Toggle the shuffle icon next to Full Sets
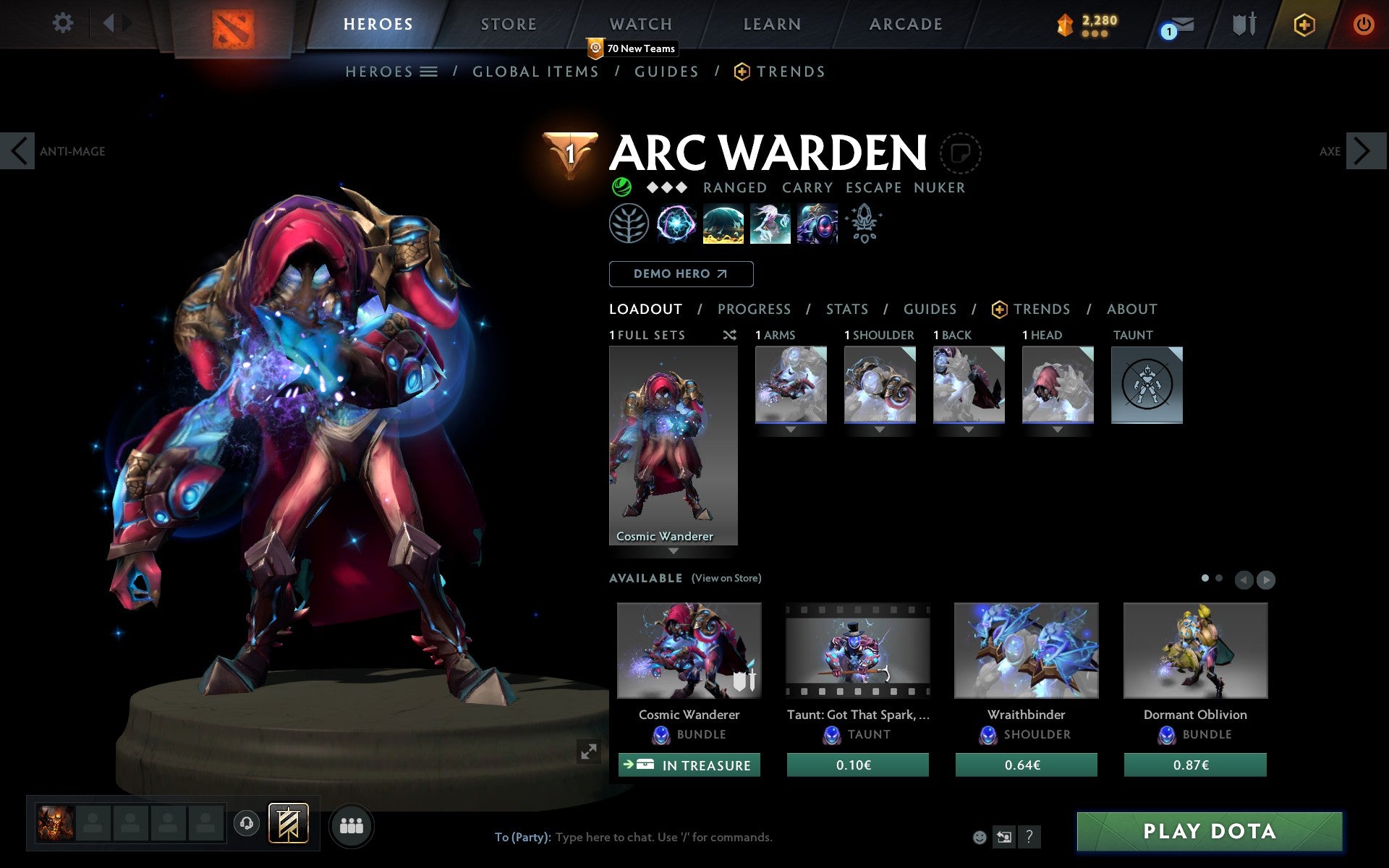This screenshot has width=1389, height=868. coord(729,335)
